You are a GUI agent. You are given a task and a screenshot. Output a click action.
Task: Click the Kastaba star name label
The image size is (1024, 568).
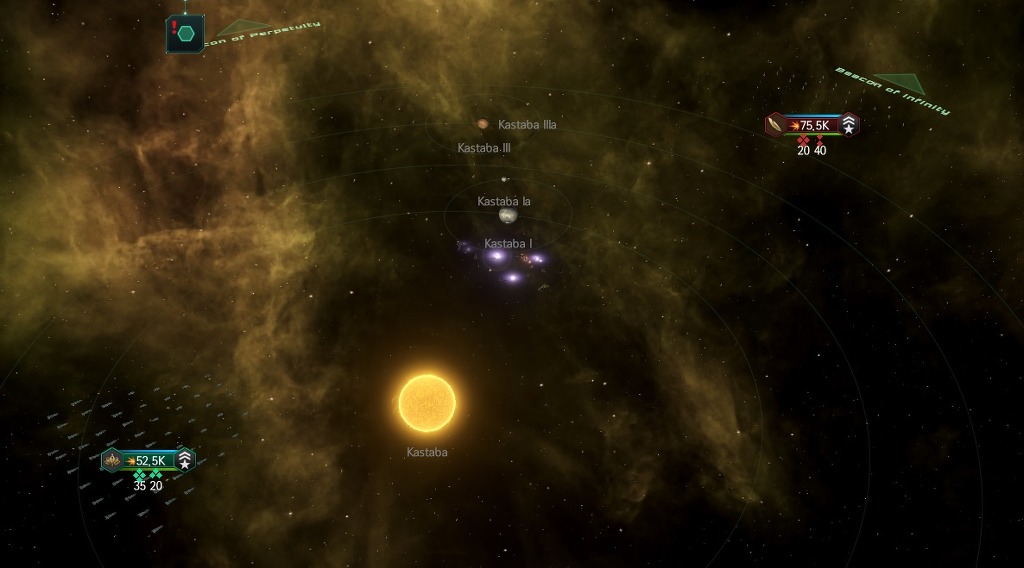coord(427,453)
